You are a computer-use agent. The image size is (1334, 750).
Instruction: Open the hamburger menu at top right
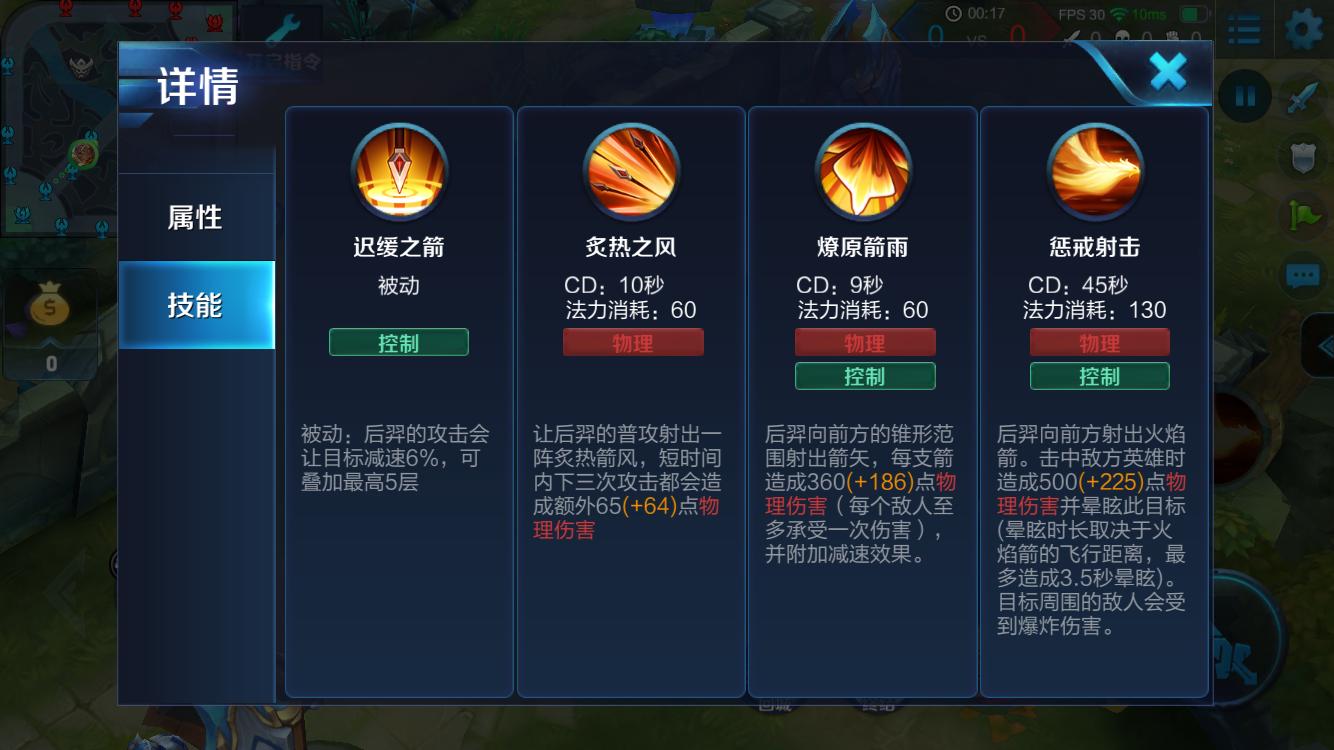tap(1243, 30)
